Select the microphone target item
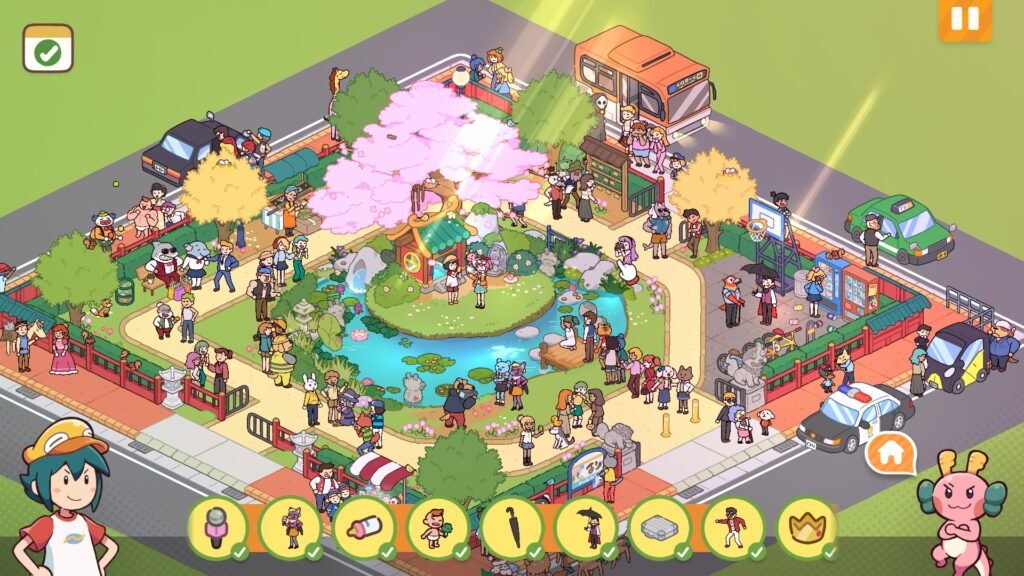Image resolution: width=1024 pixels, height=576 pixels. point(216,526)
